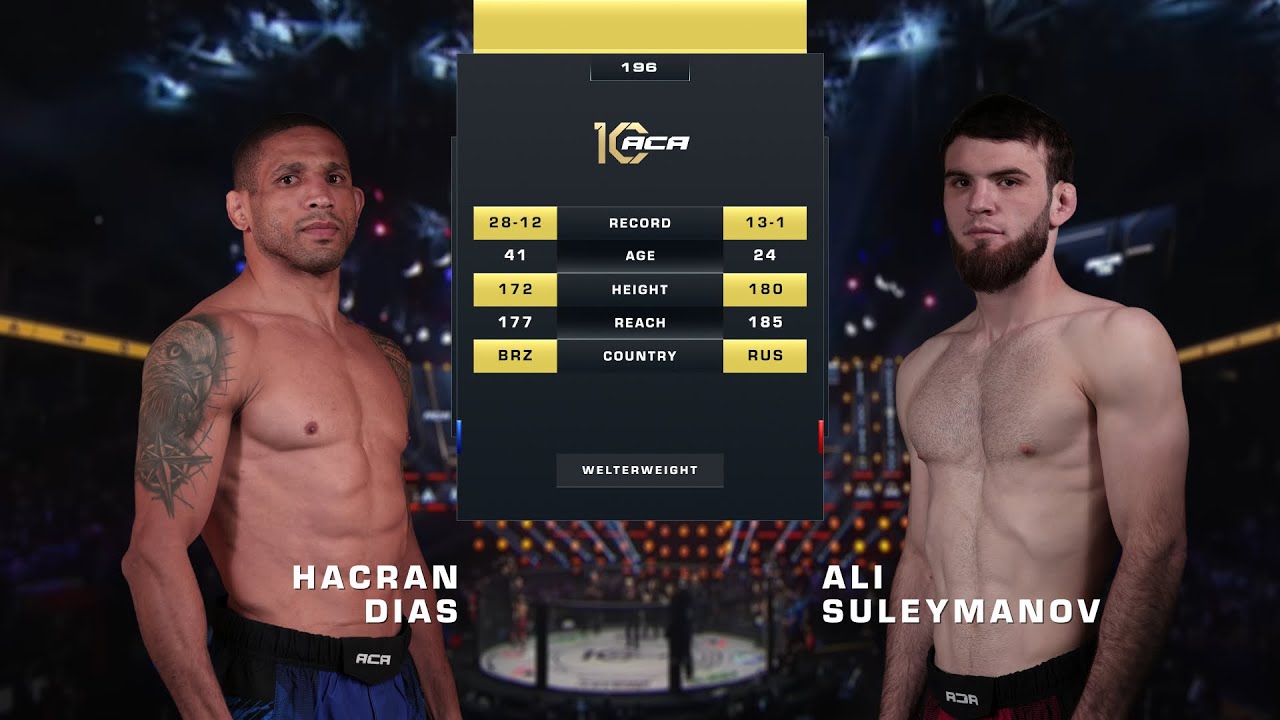Toggle the BRZ country badge
The width and height of the screenshot is (1280, 720).
pyautogui.click(x=514, y=355)
